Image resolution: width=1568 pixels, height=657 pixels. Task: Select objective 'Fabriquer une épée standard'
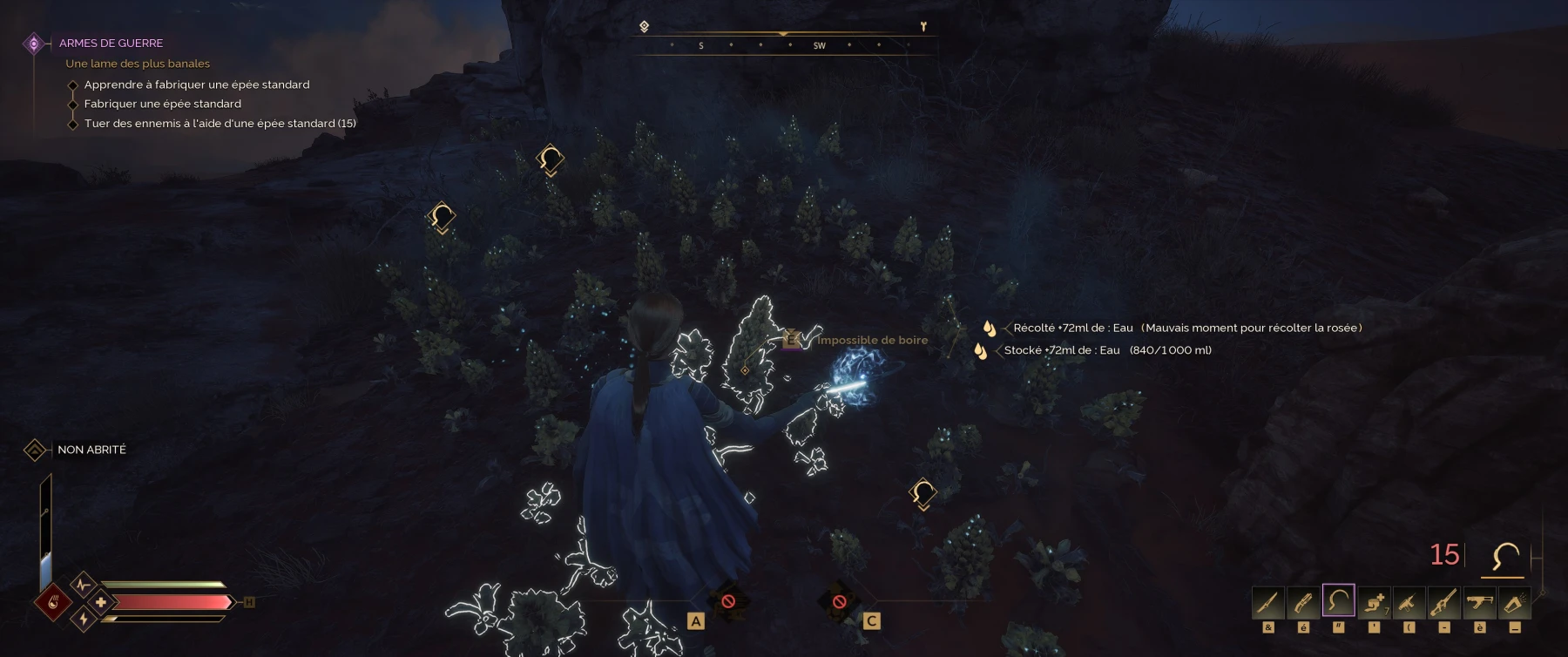162,104
